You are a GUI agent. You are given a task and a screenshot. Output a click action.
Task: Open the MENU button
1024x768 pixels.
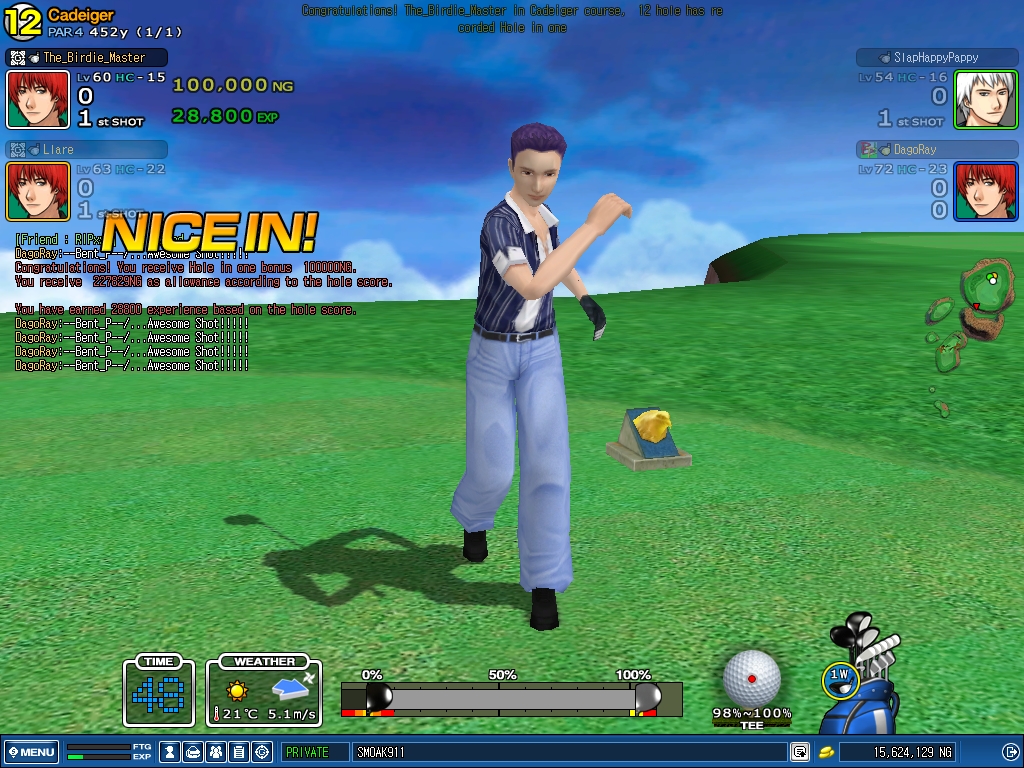[32, 752]
